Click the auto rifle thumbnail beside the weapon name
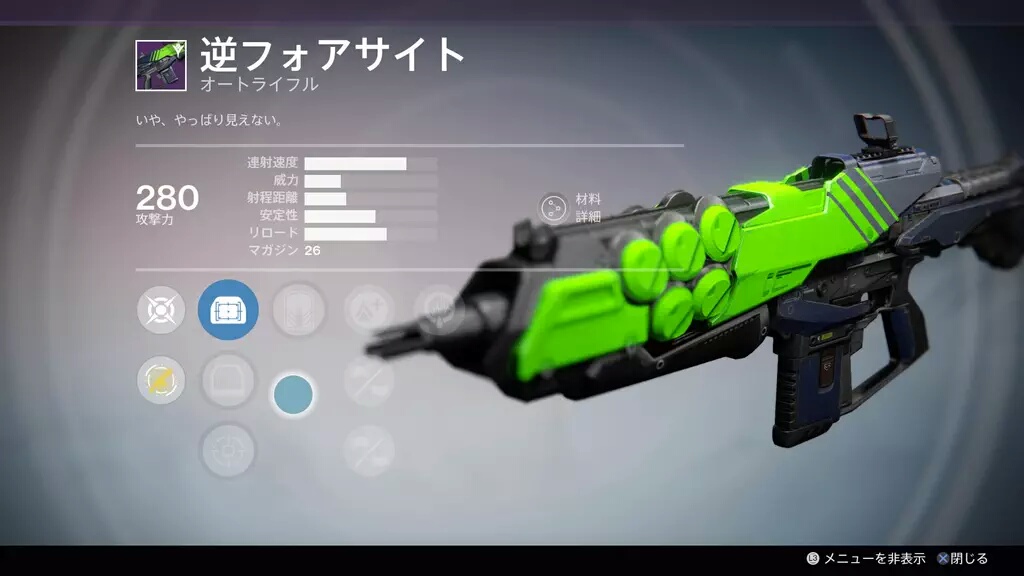This screenshot has width=1024, height=576. (161, 65)
